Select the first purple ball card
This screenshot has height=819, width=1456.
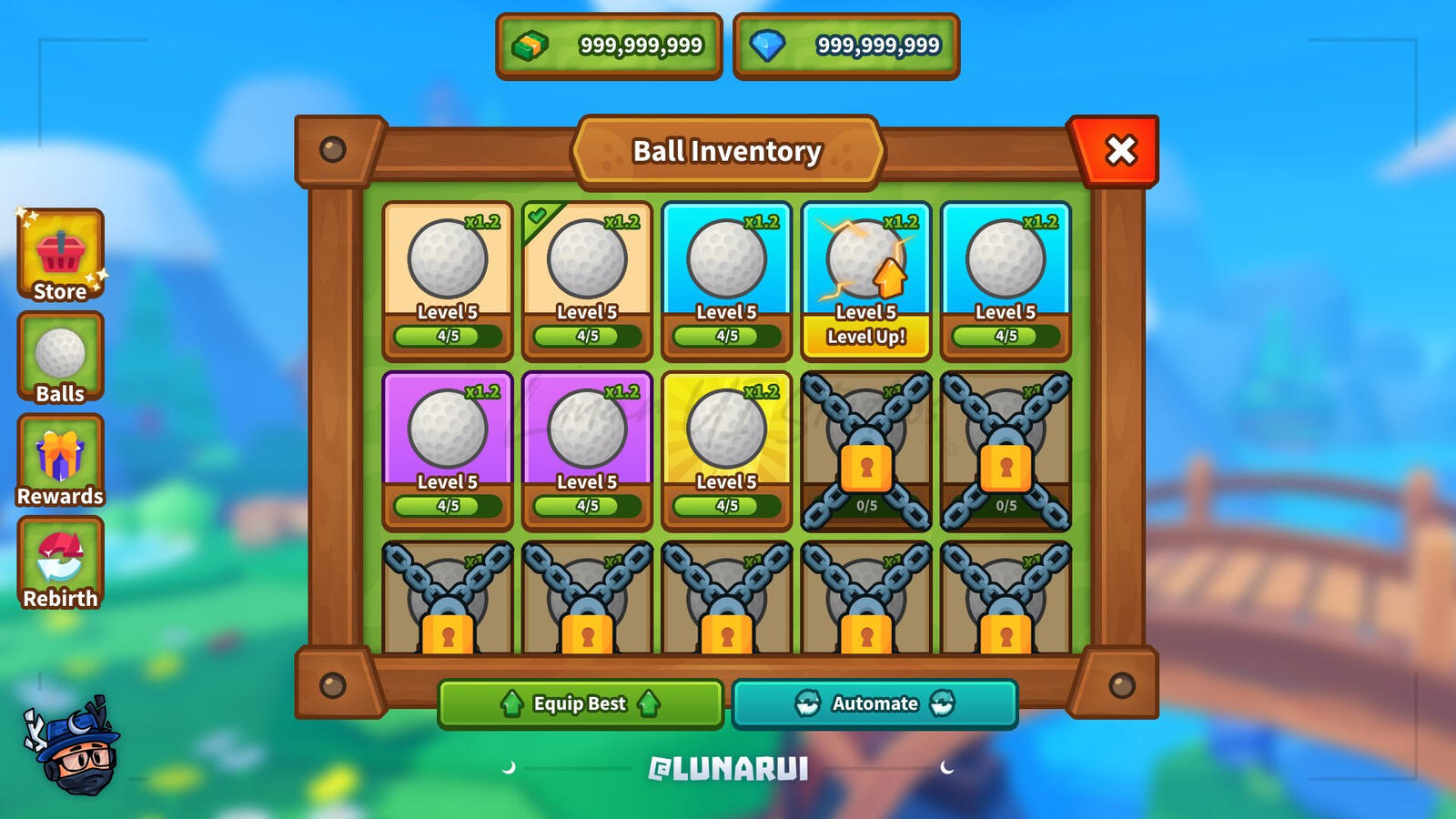[x=447, y=432]
